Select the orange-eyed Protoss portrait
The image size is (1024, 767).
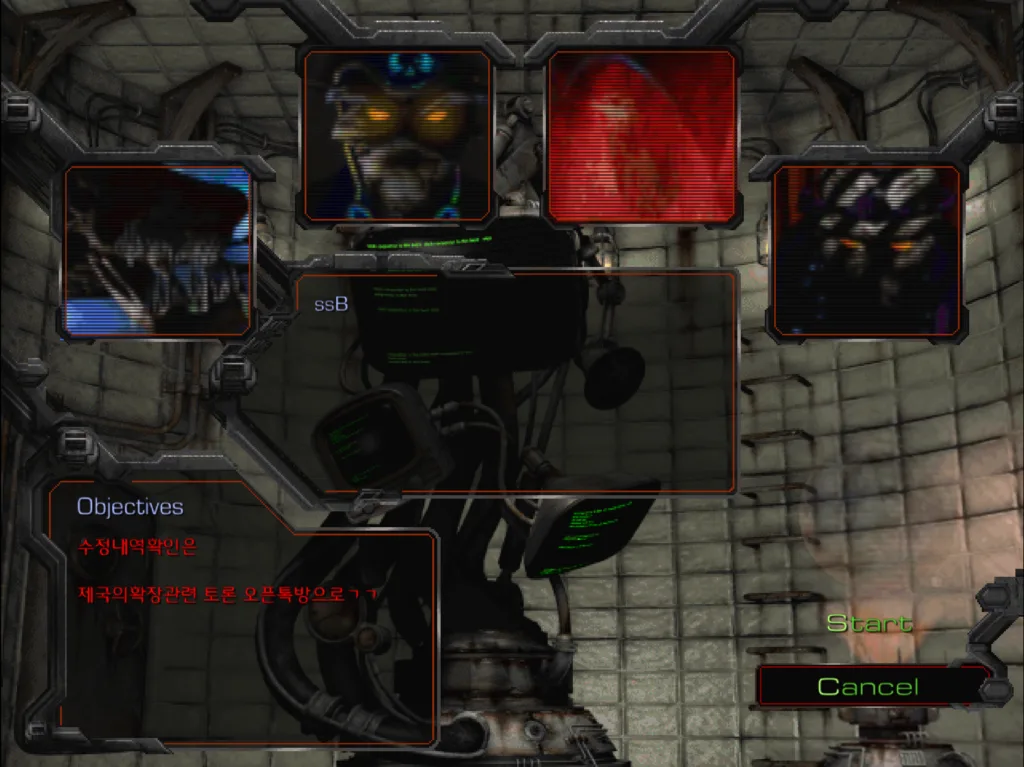pos(398,135)
